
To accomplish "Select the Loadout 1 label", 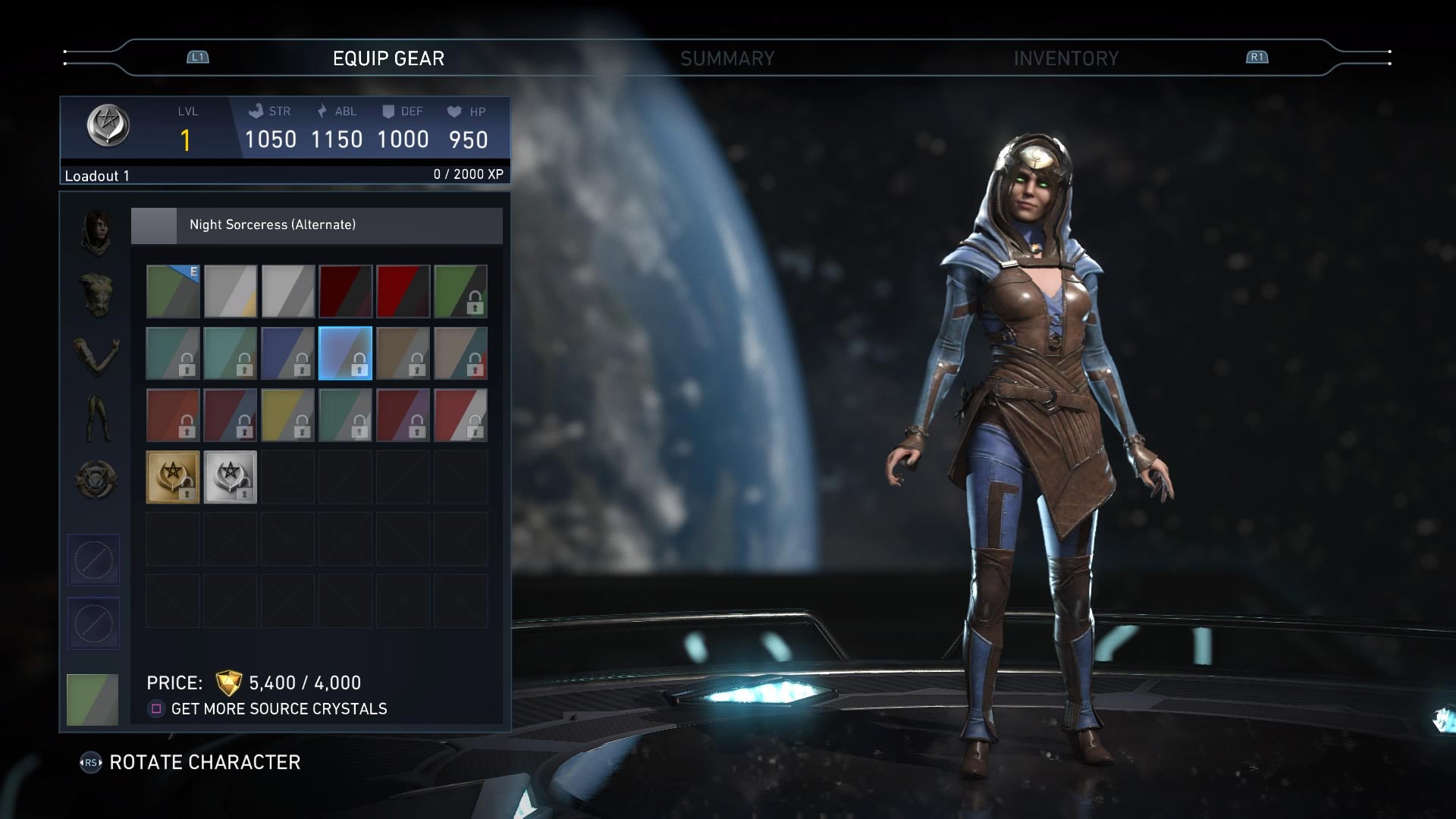I will click(x=97, y=175).
